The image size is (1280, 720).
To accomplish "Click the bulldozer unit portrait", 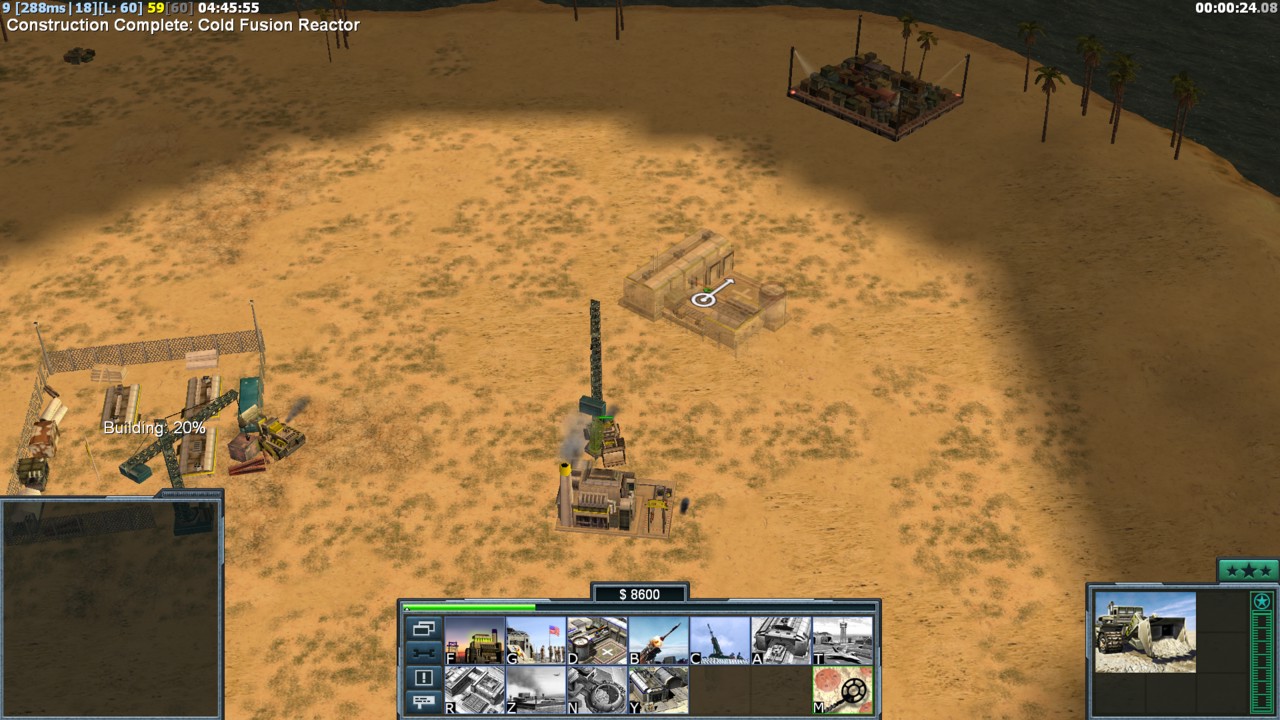I will (1145, 632).
